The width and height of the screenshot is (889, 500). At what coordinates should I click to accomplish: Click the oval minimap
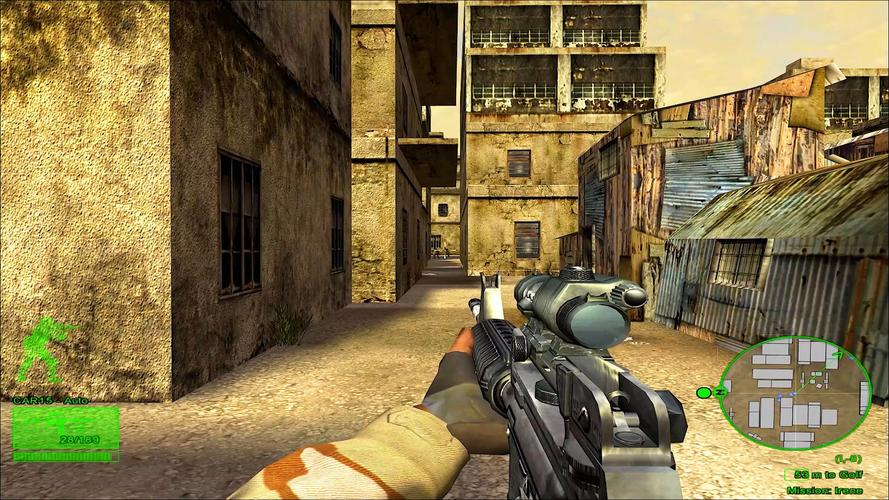(x=795, y=392)
